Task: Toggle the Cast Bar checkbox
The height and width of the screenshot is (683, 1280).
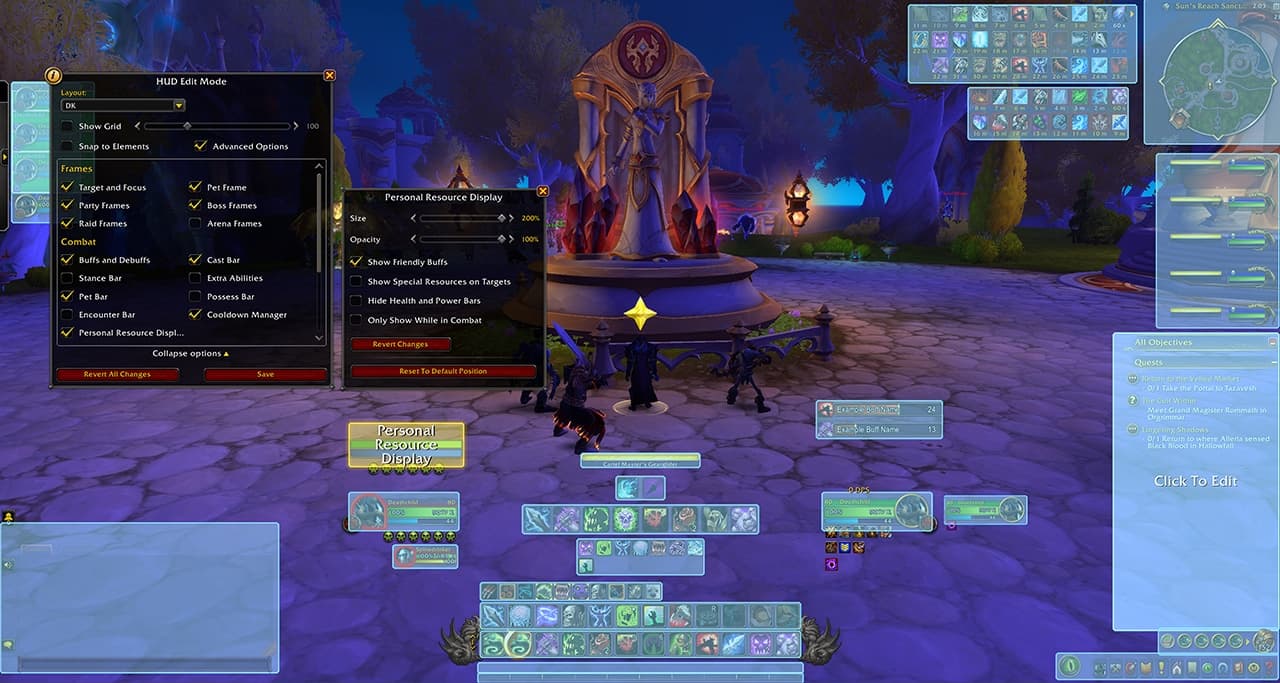Action: click(195, 260)
